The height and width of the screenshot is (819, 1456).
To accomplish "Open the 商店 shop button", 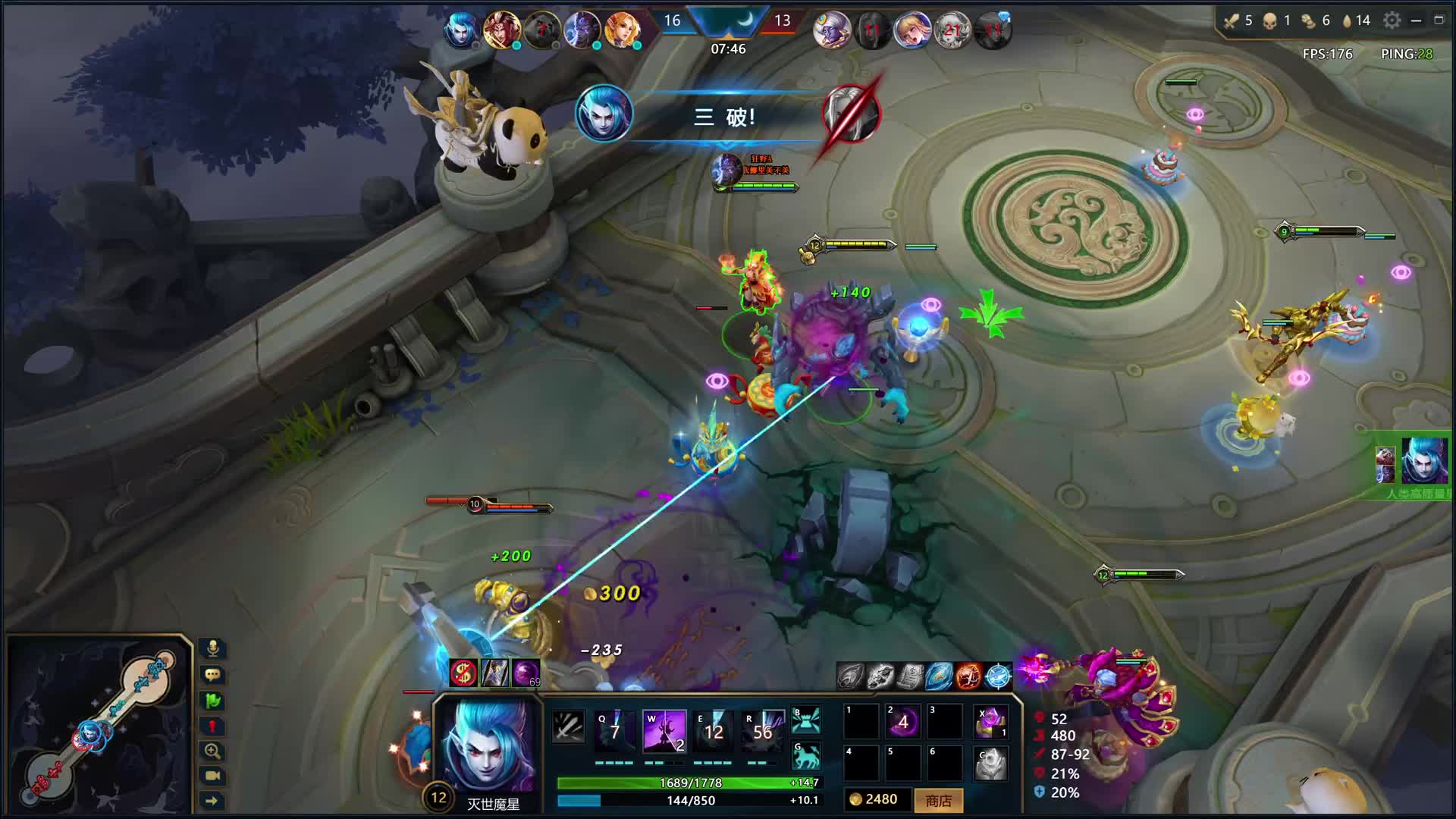I will [x=938, y=800].
